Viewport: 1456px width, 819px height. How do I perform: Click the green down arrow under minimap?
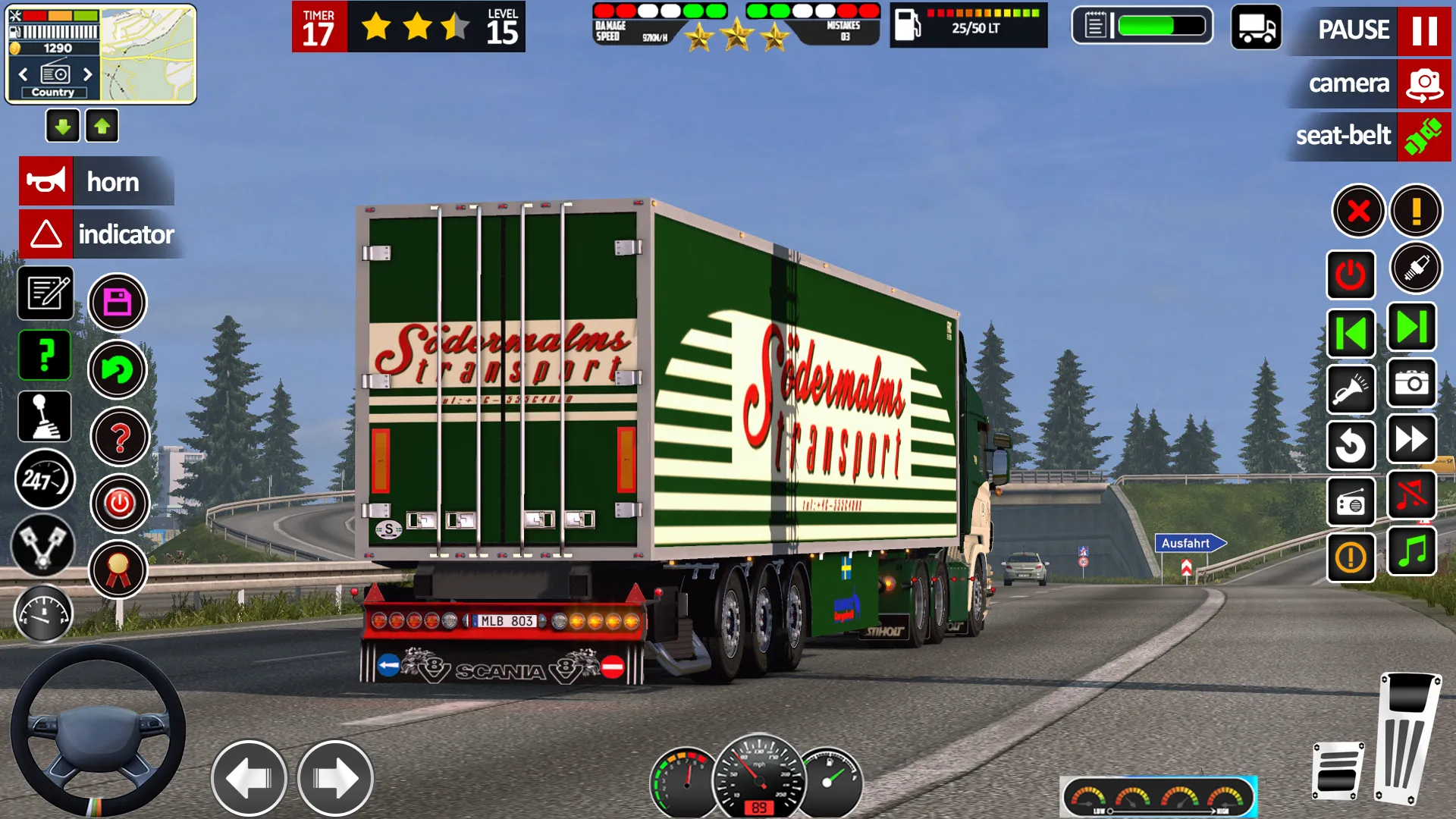63,127
